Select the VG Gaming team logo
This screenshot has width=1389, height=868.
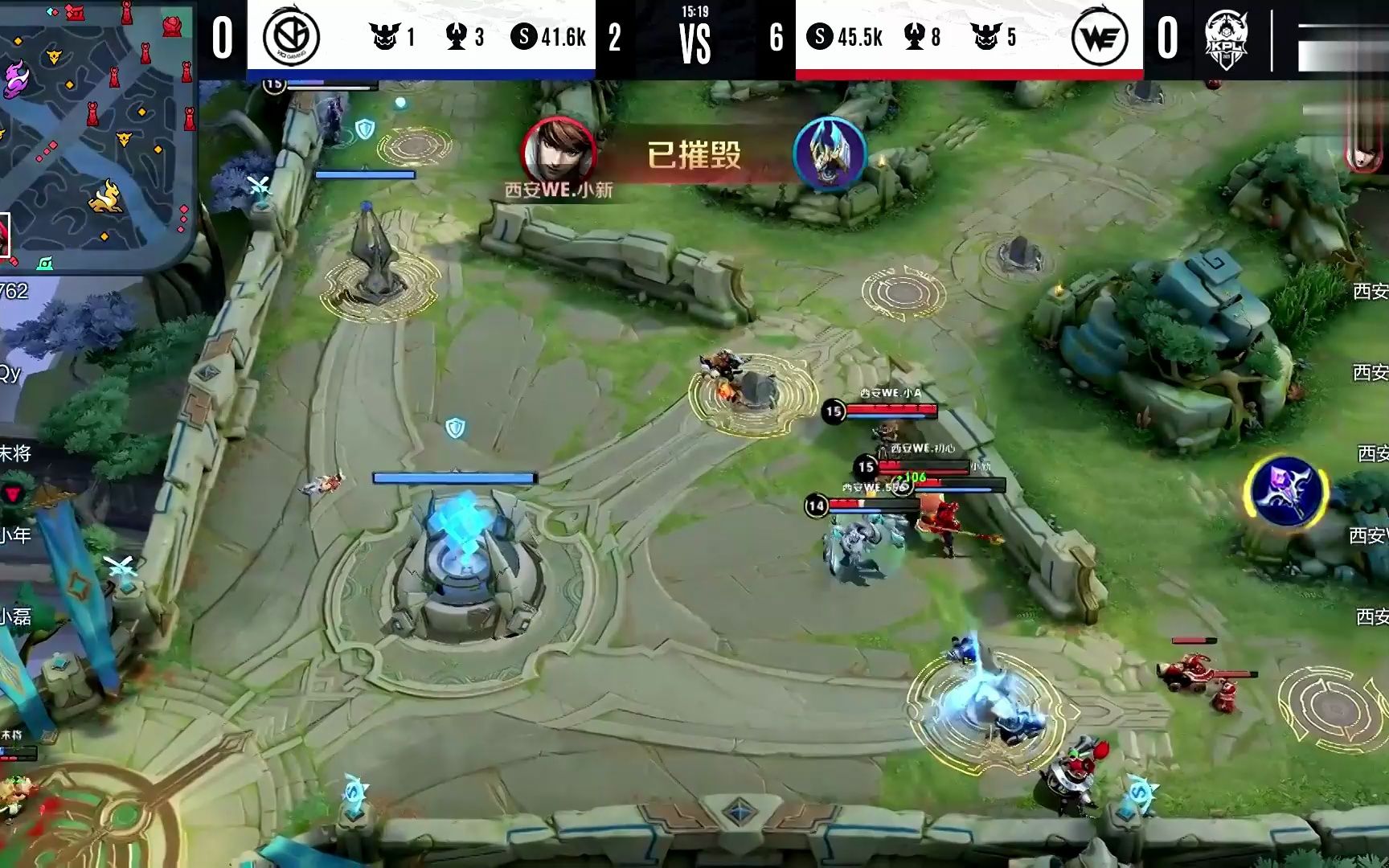[x=292, y=37]
